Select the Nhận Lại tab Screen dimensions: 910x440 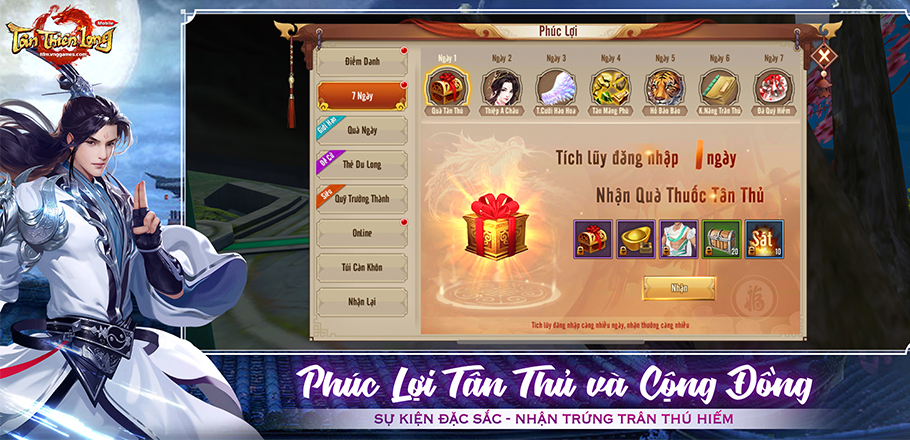361,300
